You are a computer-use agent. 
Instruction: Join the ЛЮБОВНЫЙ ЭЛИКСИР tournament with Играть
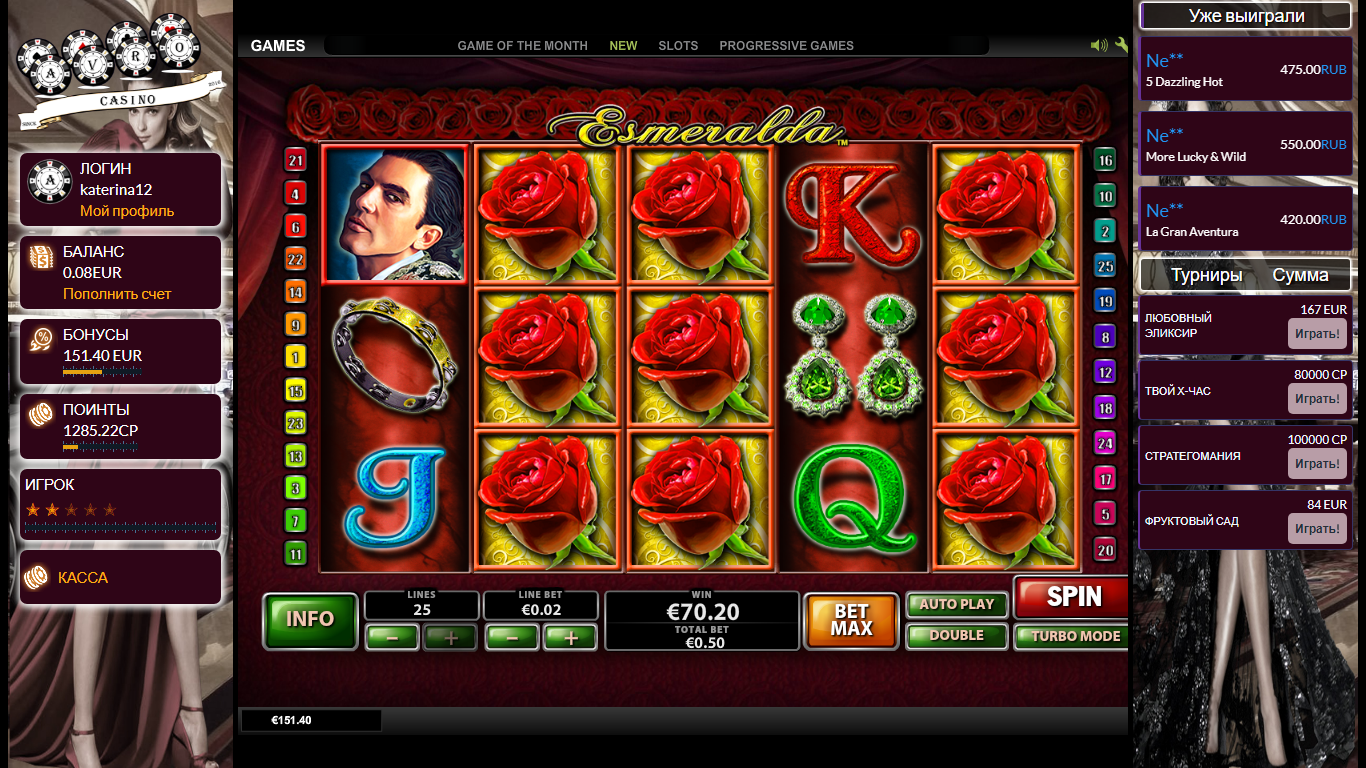1317,334
